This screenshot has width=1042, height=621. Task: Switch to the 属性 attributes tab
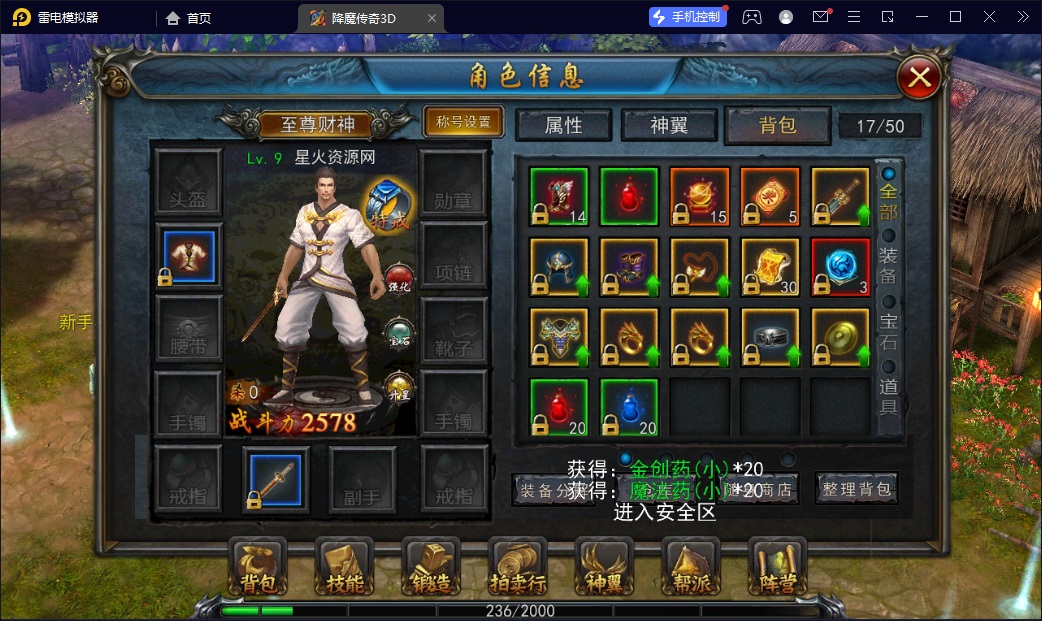pyautogui.click(x=563, y=125)
